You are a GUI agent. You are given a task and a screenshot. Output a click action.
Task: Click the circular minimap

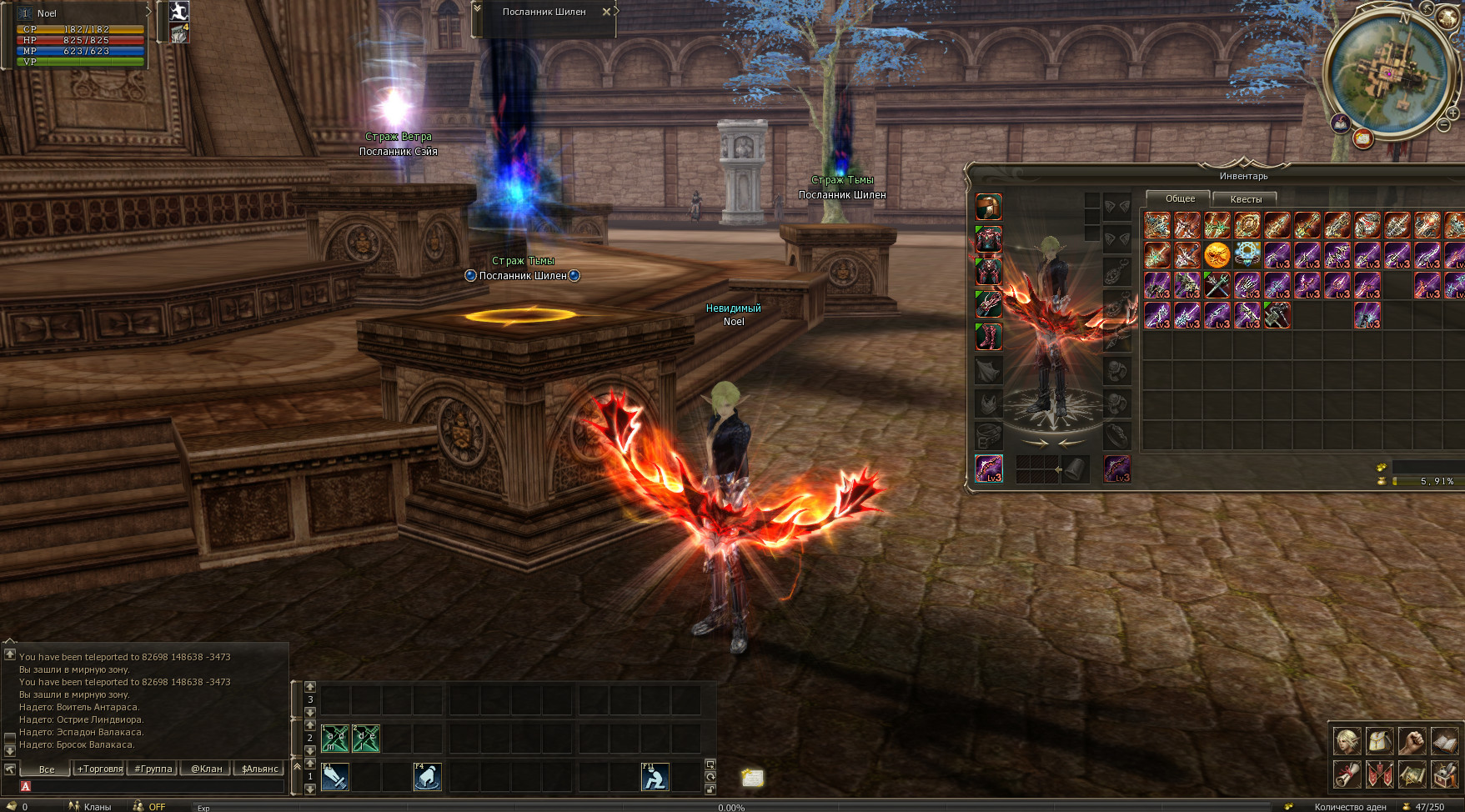[1387, 73]
